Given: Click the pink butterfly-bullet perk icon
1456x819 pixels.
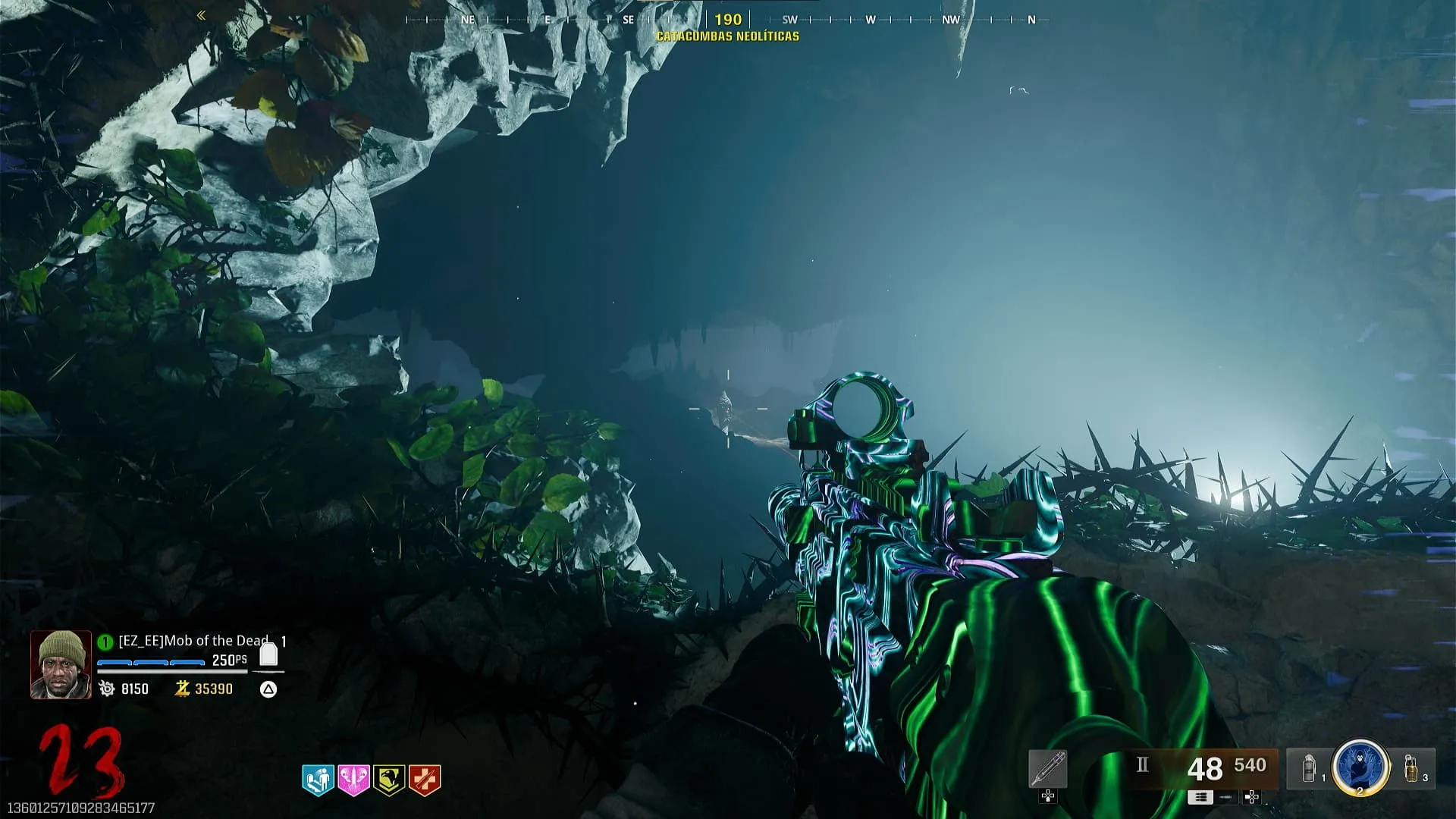Looking at the screenshot, I should point(353,779).
